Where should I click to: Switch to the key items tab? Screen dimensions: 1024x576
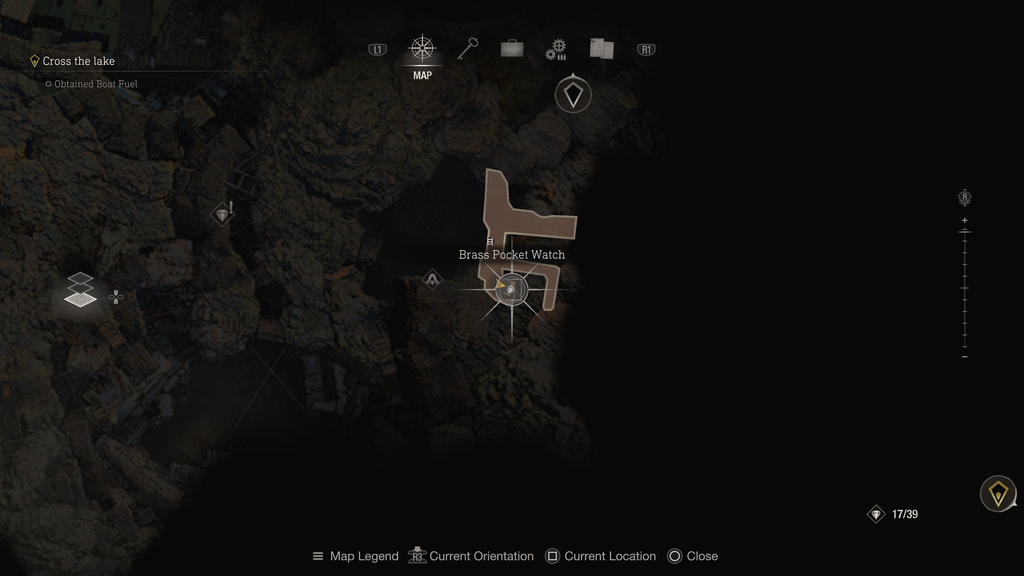[x=467, y=49]
